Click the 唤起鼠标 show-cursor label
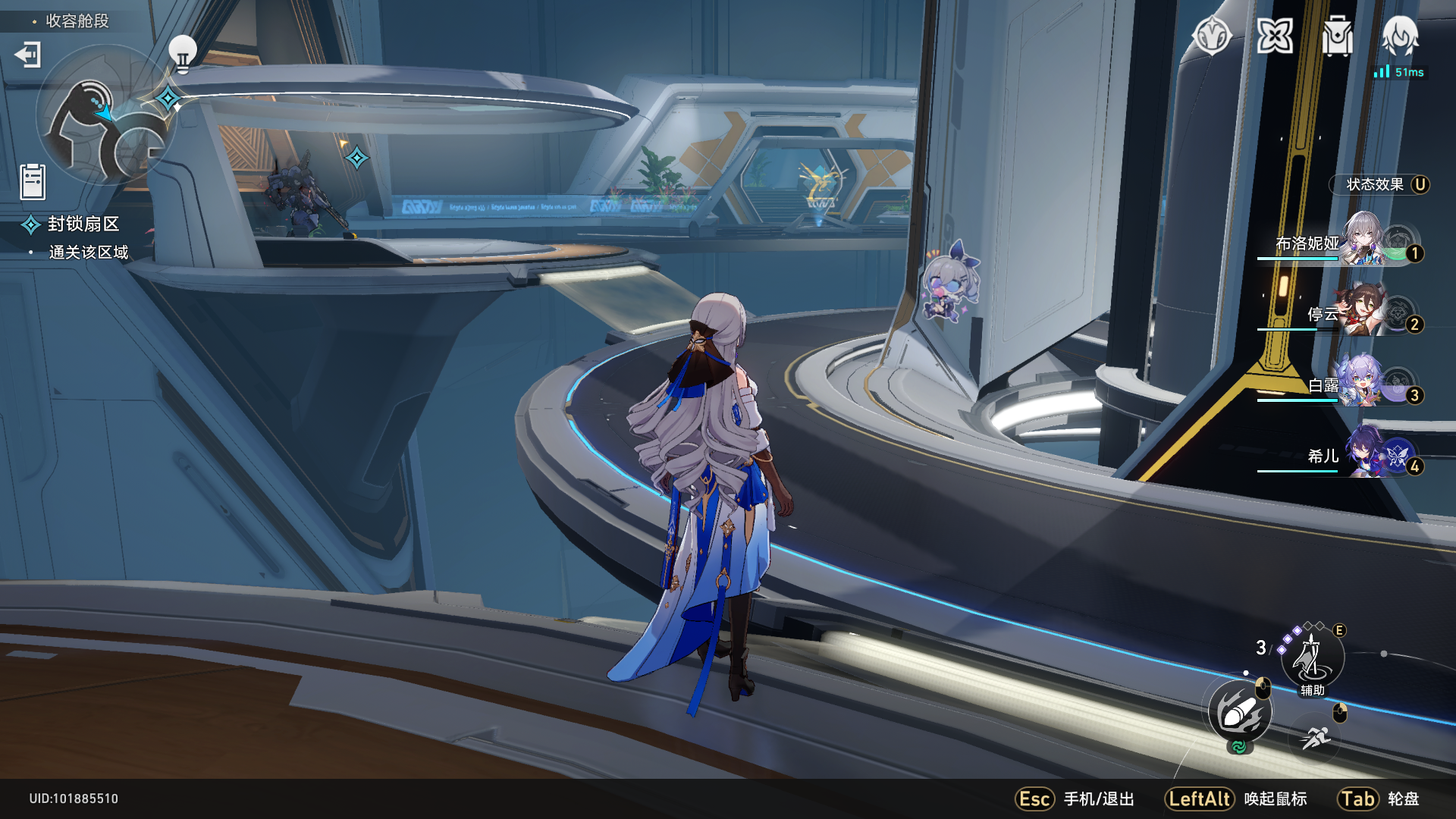This screenshot has width=1456, height=819. 1276,799
